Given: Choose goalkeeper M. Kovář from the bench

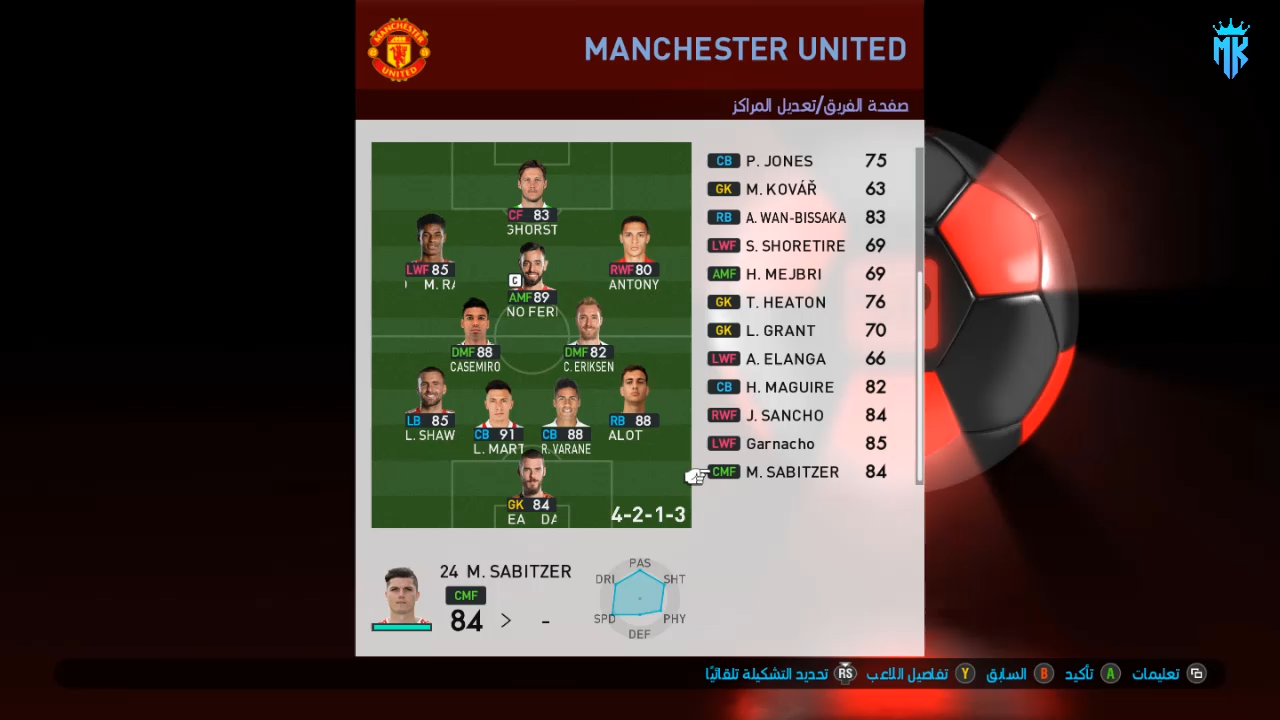Looking at the screenshot, I should tap(797, 189).
